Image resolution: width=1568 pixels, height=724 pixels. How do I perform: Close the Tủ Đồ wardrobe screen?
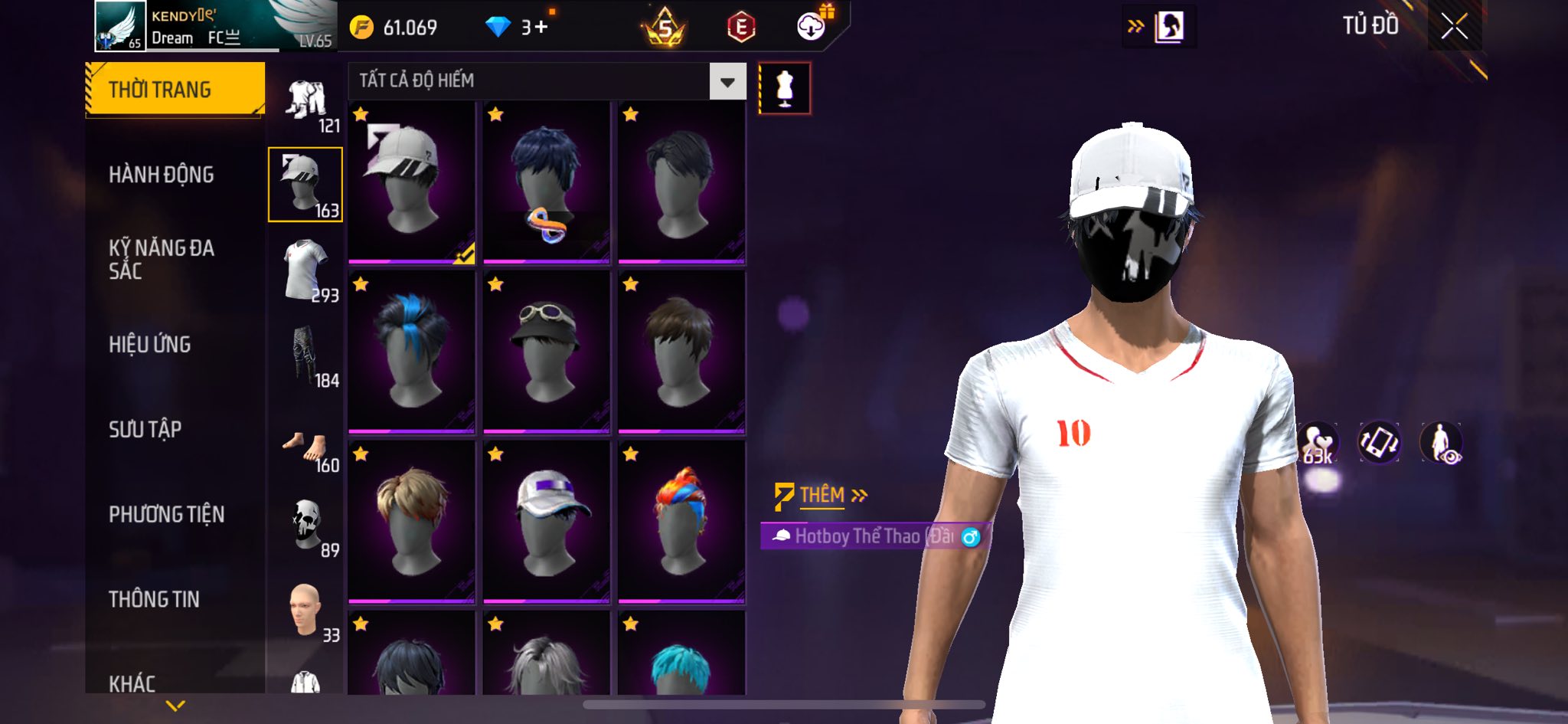(1454, 27)
